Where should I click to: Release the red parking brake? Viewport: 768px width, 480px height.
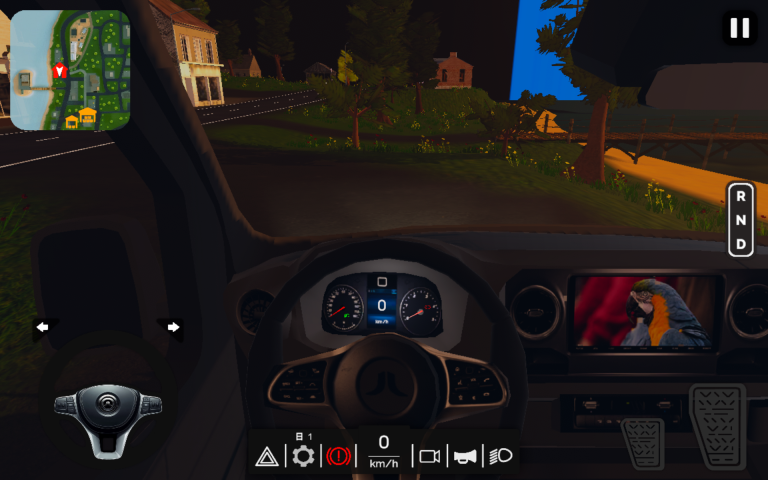tap(339, 457)
